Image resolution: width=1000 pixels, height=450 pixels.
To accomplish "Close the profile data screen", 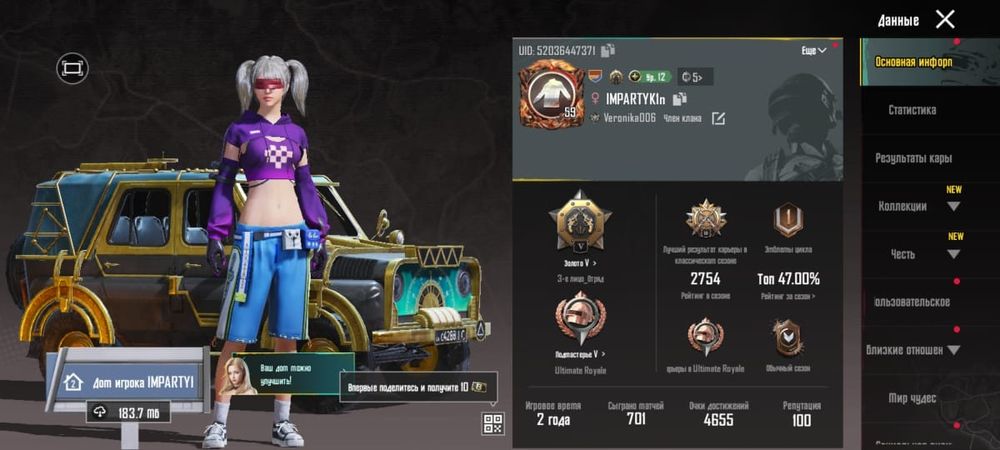I will [944, 19].
